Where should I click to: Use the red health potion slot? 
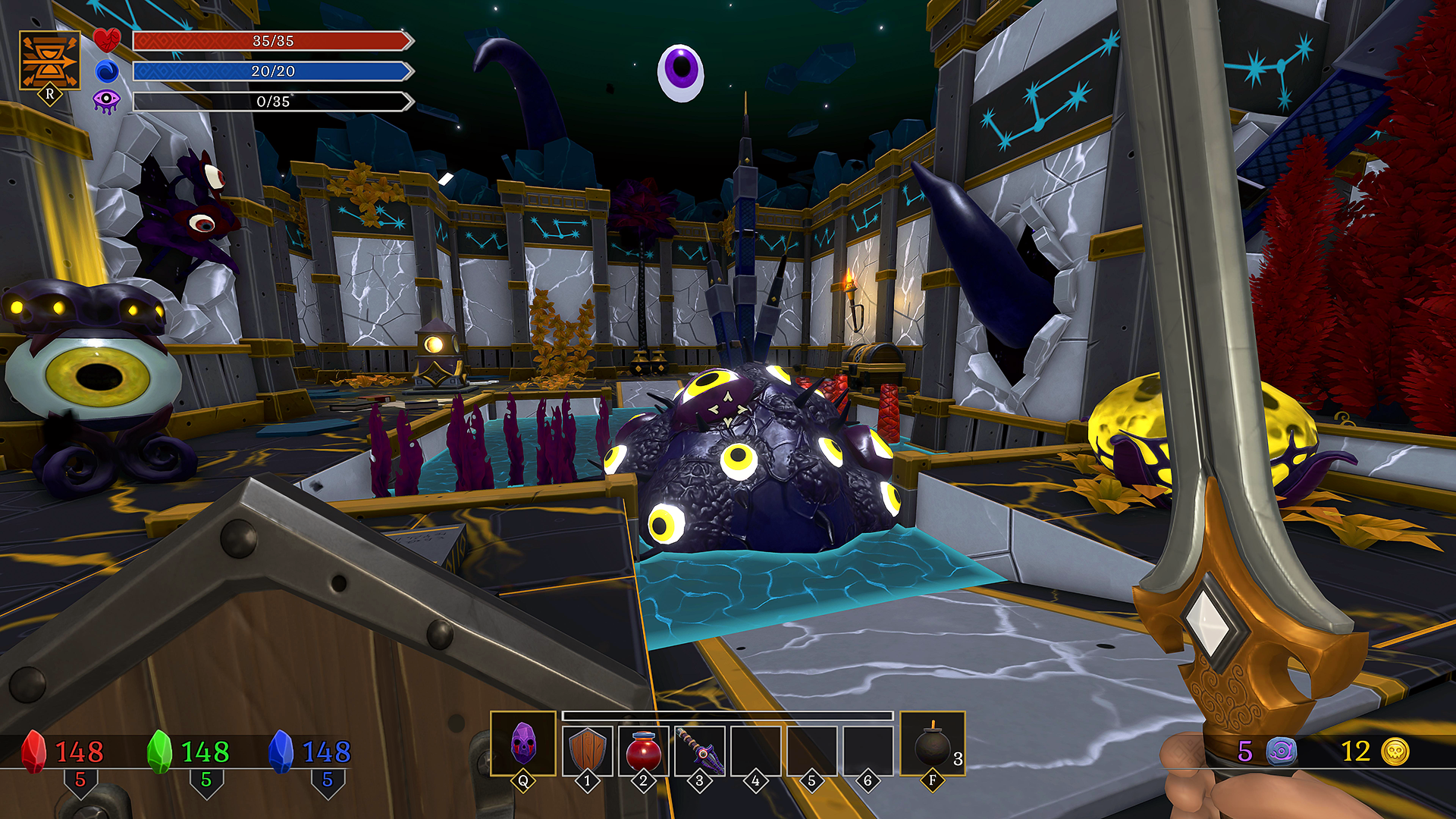[644, 749]
